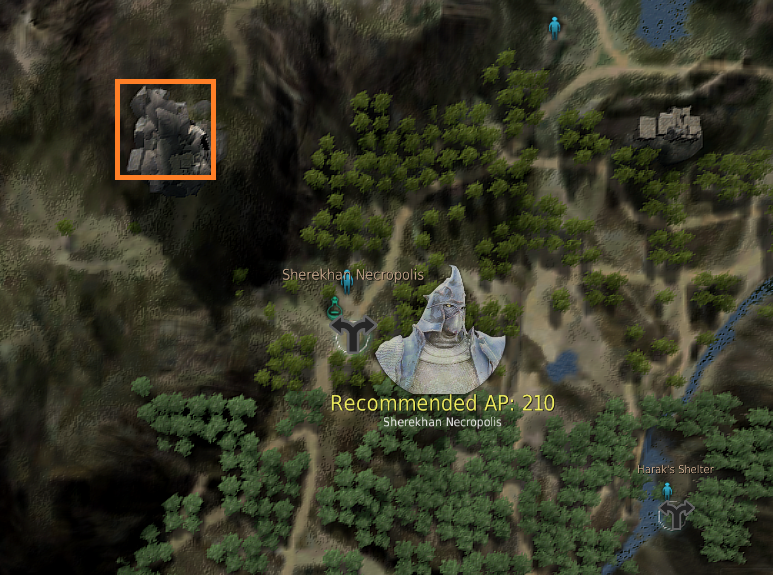Click the cyan NPC marker under Sherekhan Necropolis label
Viewport: 773px width, 575px height.
[348, 283]
